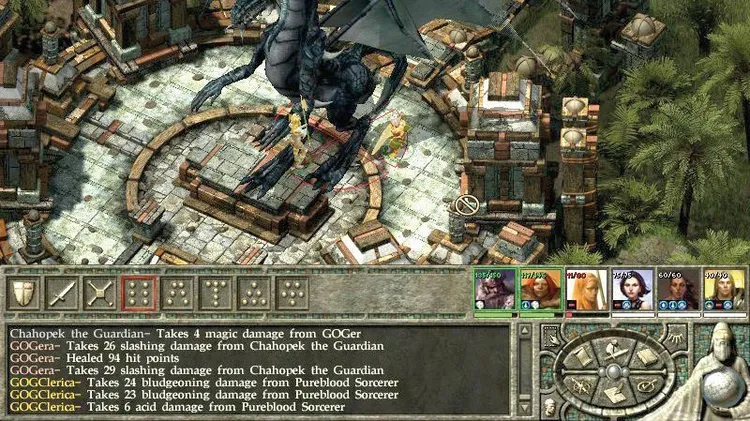Viewport: 750px width, 421px height.
Task: Select the bearded dwarf portrait
Action: coord(493,291)
